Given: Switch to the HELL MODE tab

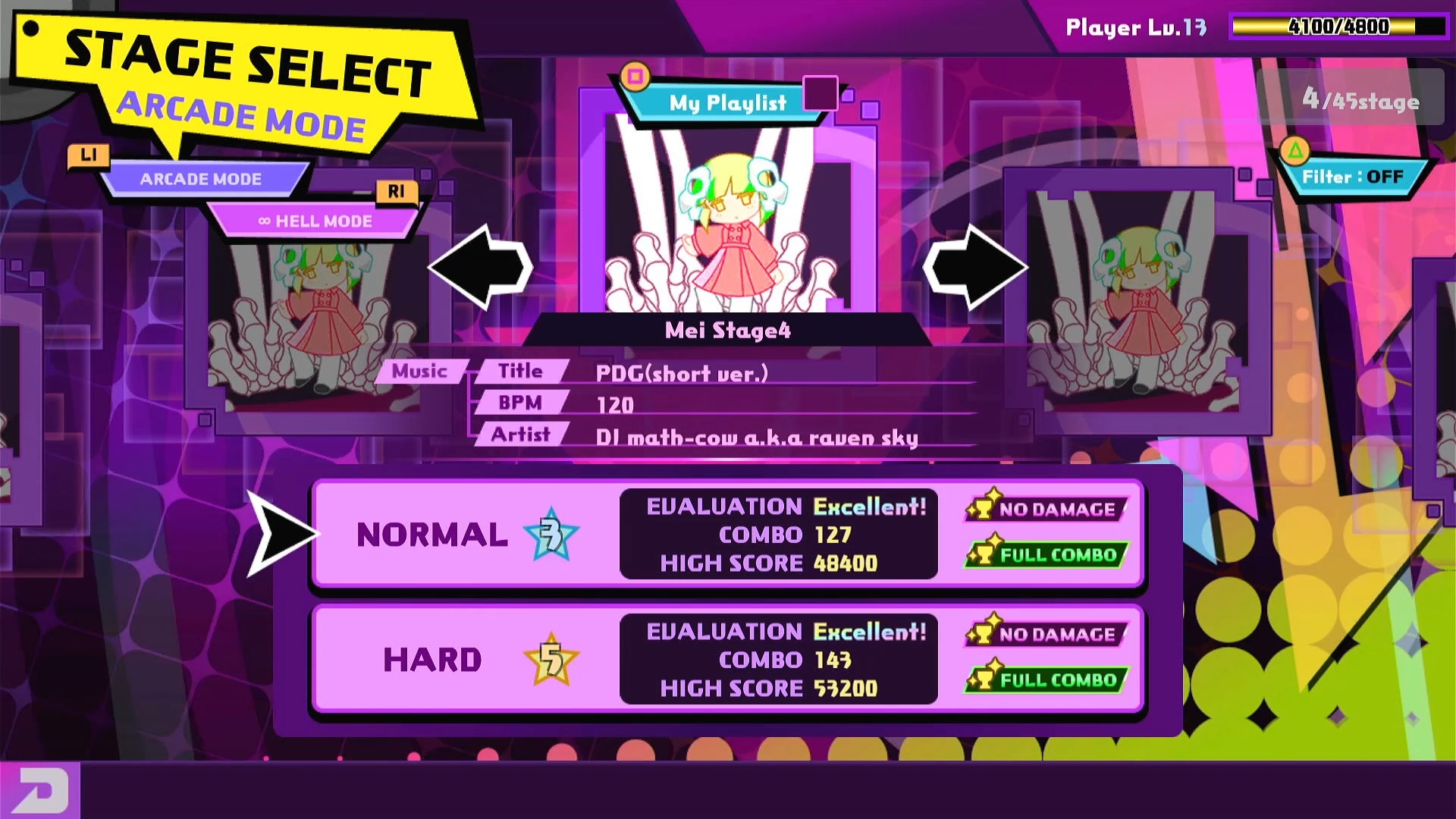Looking at the screenshot, I should pos(315,221).
